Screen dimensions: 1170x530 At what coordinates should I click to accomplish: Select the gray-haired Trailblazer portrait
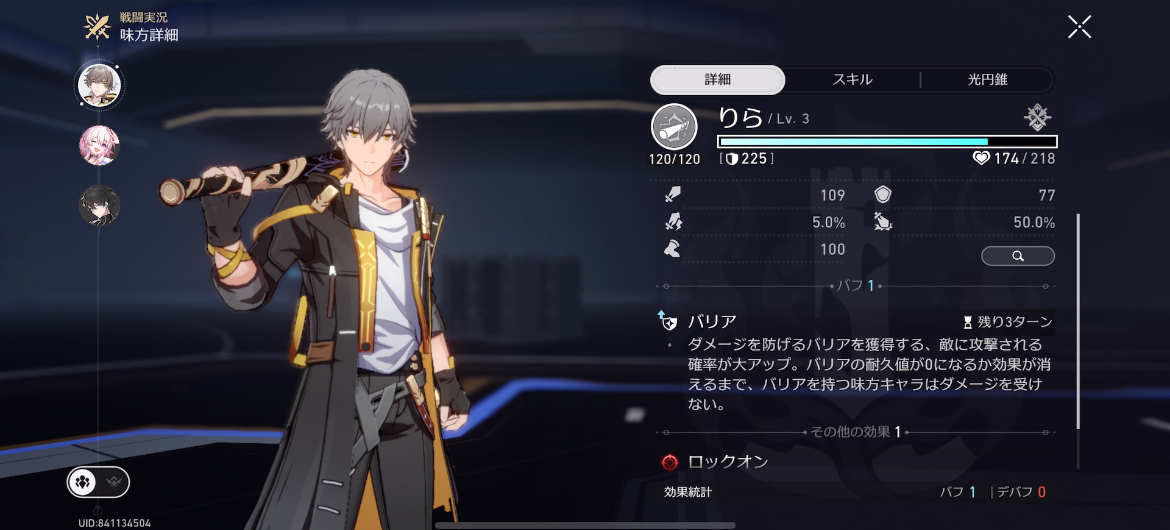click(100, 86)
